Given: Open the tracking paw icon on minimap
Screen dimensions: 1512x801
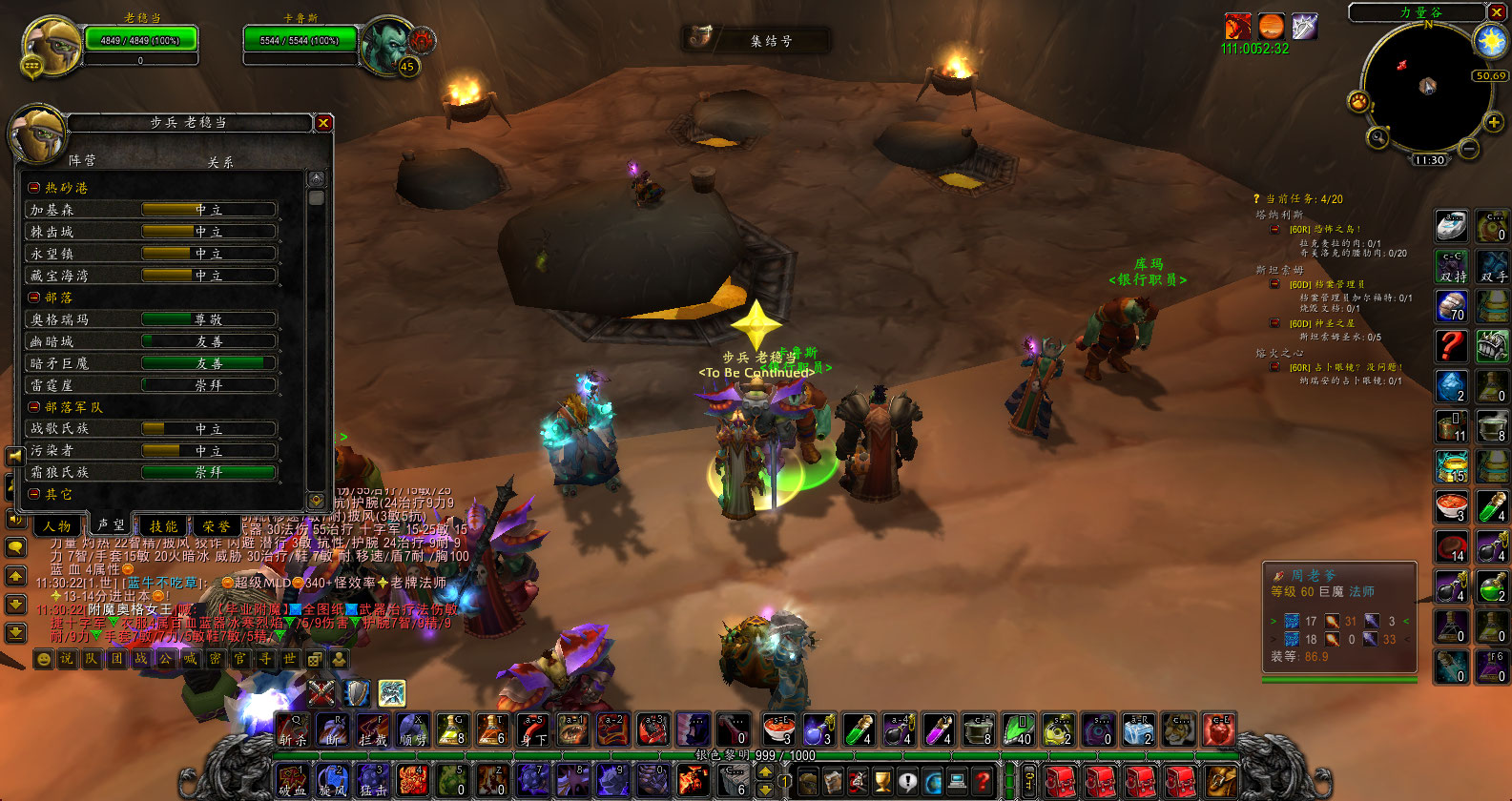Looking at the screenshot, I should pyautogui.click(x=1358, y=101).
